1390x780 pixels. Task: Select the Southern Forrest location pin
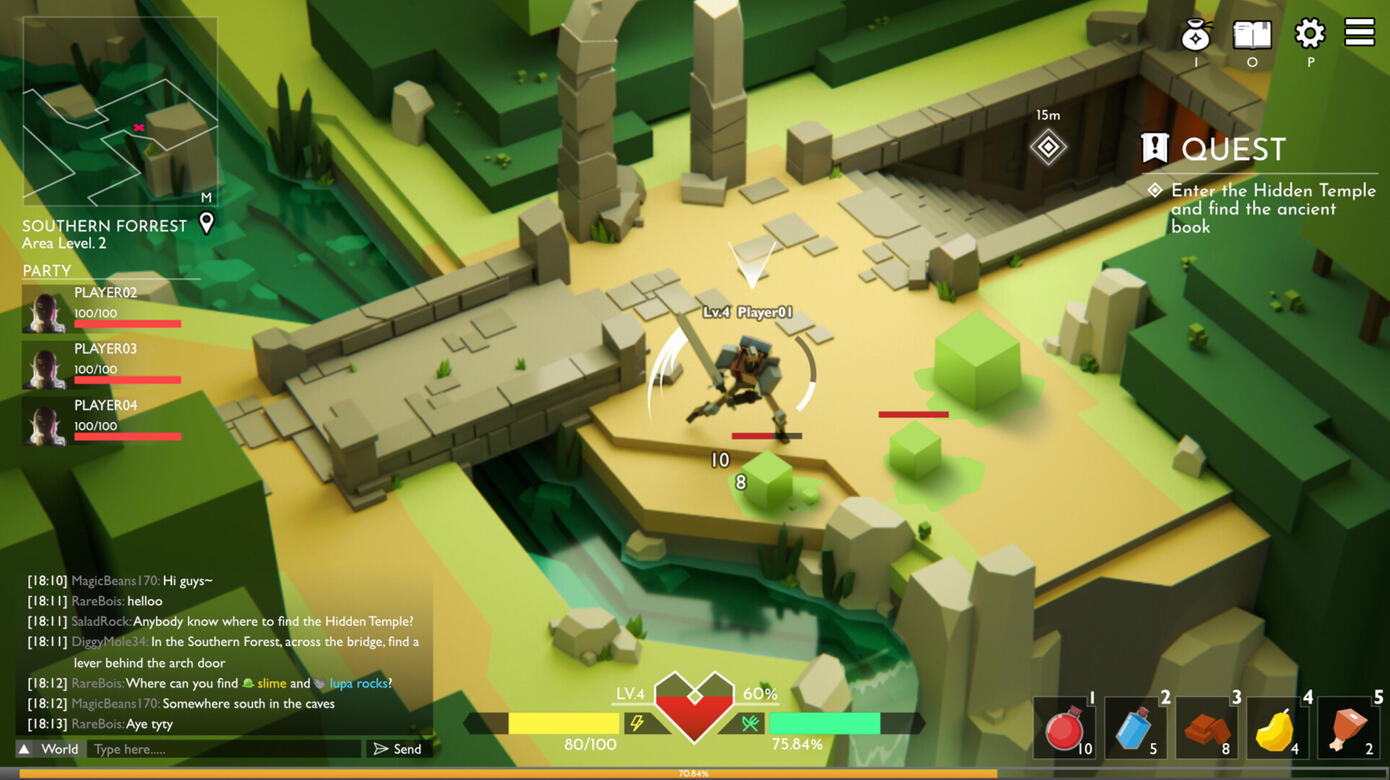(x=207, y=223)
